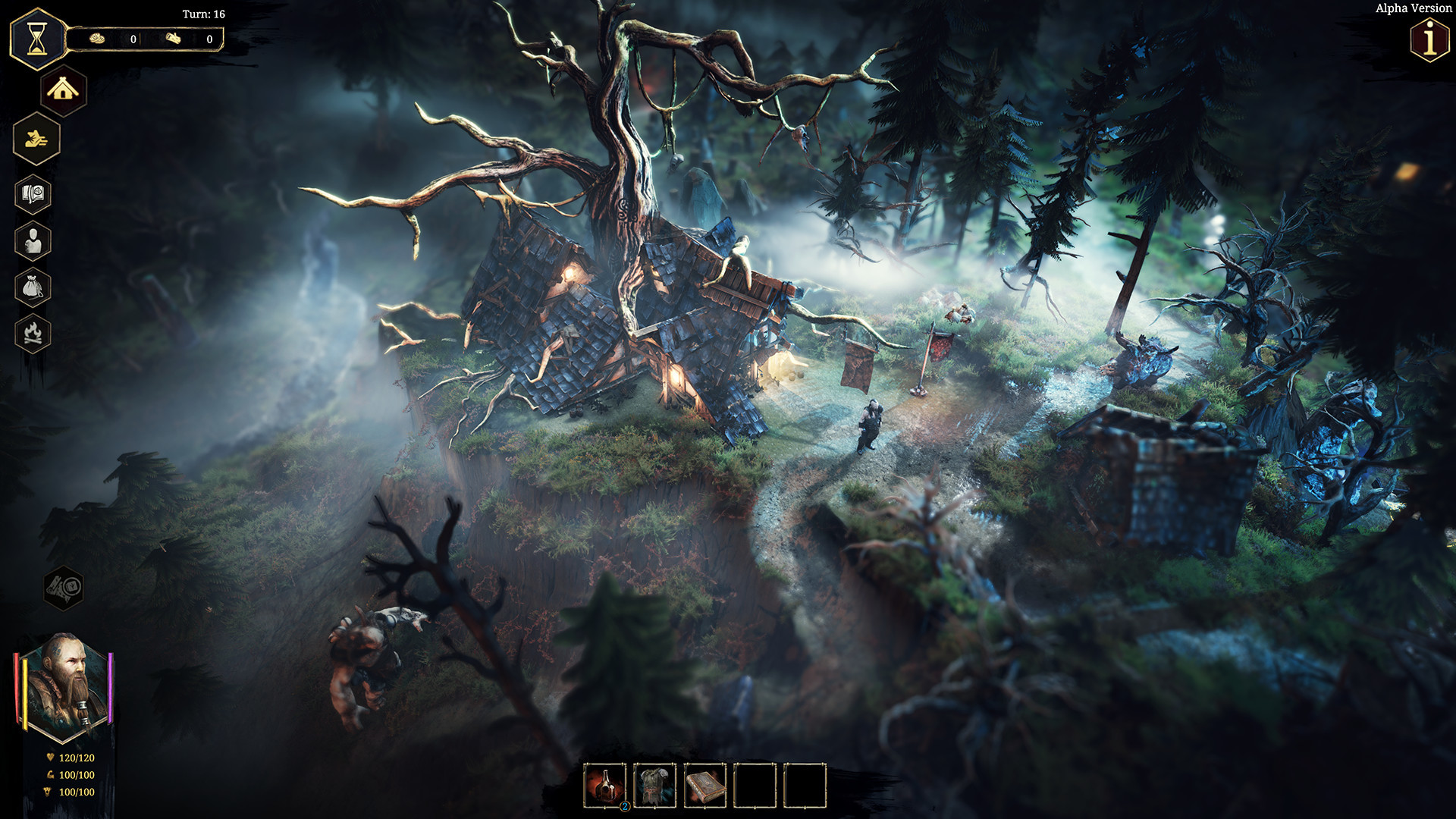Click the Alpha Version label
This screenshot has height=819, width=1456.
tap(1412, 8)
